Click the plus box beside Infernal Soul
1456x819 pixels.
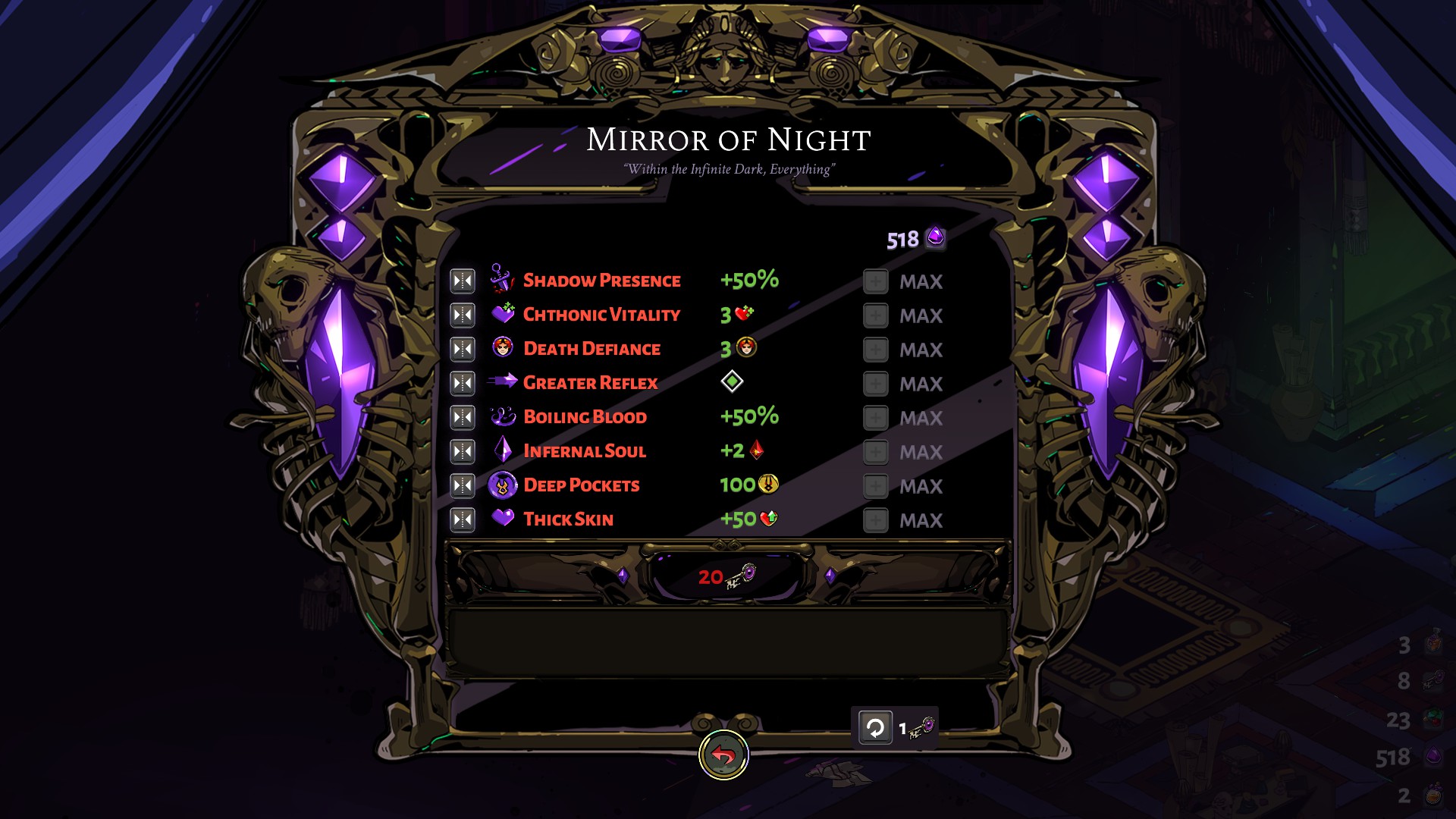(x=875, y=452)
